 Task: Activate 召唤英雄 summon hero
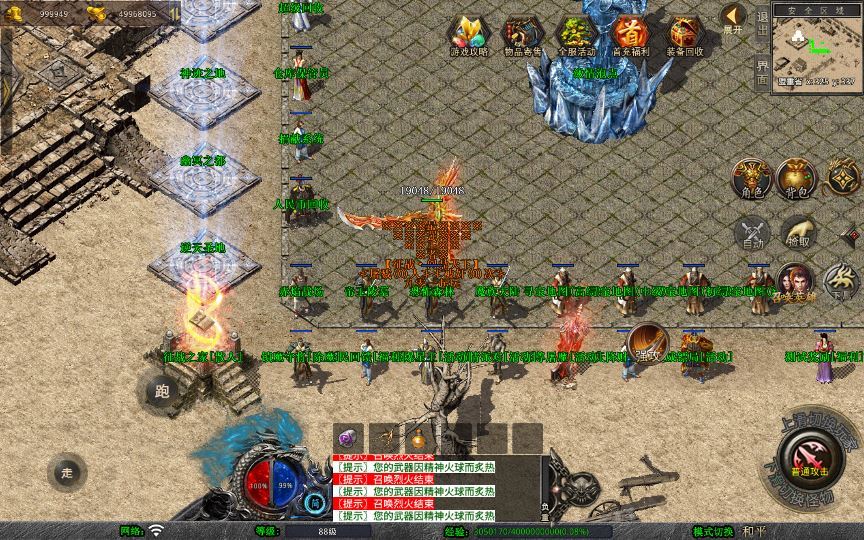[x=795, y=284]
